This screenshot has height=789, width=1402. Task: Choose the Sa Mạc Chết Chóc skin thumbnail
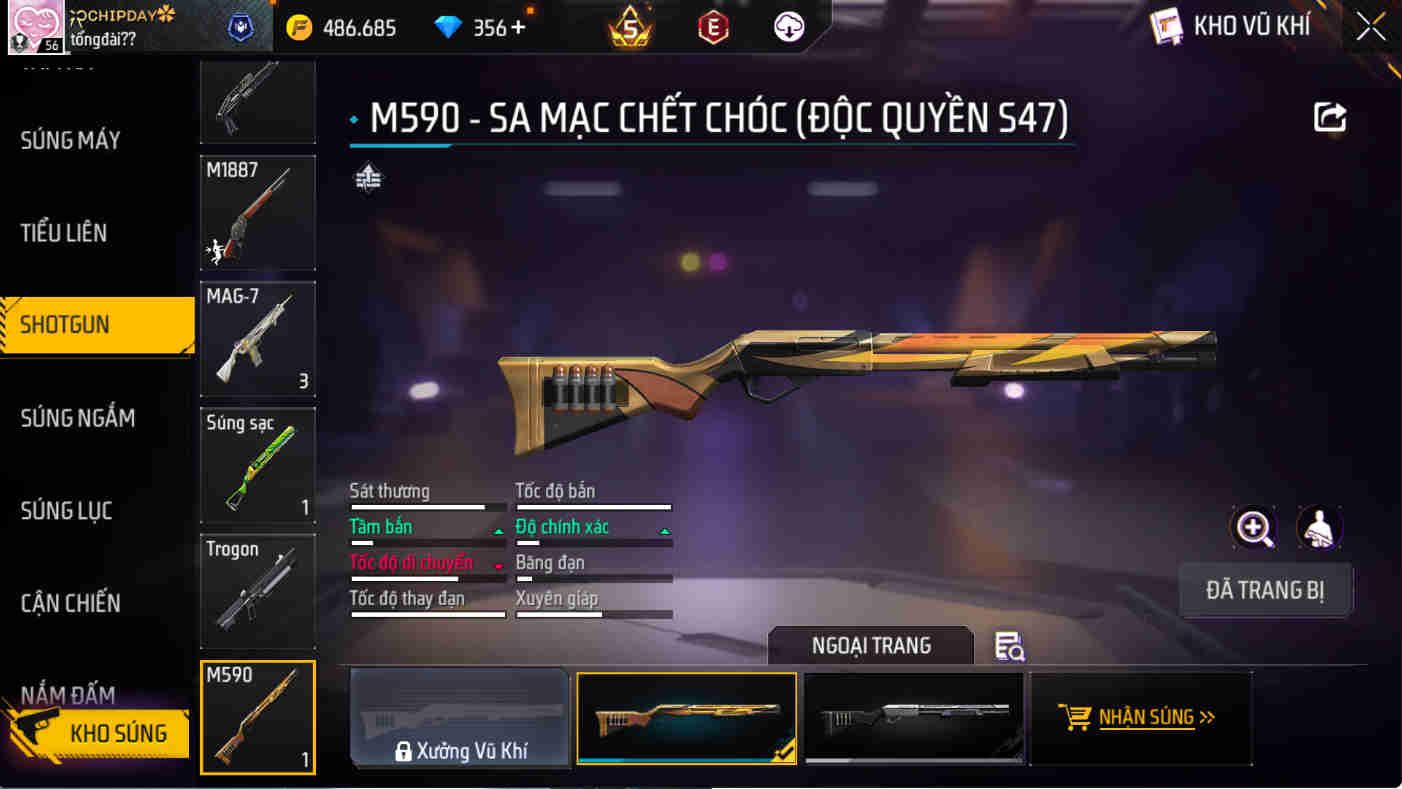pos(686,717)
